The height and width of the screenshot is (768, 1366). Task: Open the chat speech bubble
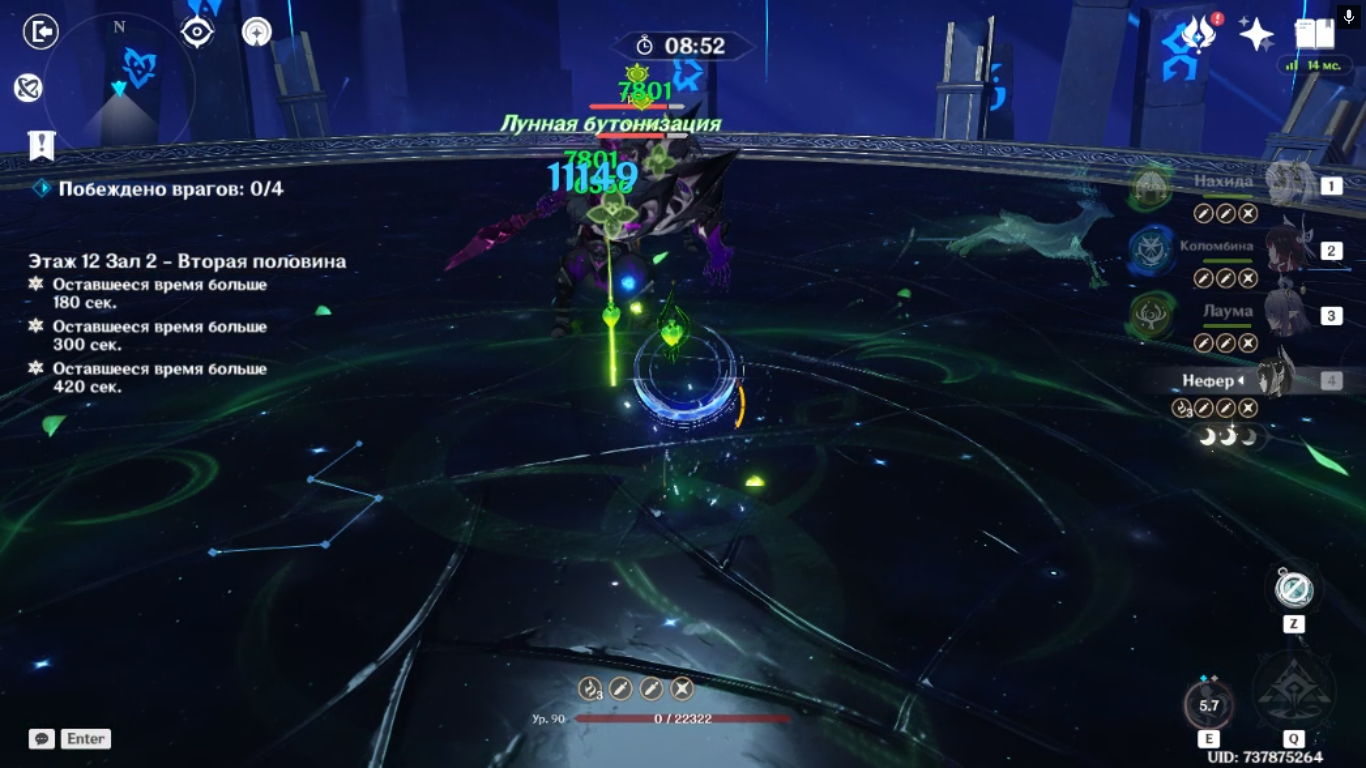[x=42, y=739]
